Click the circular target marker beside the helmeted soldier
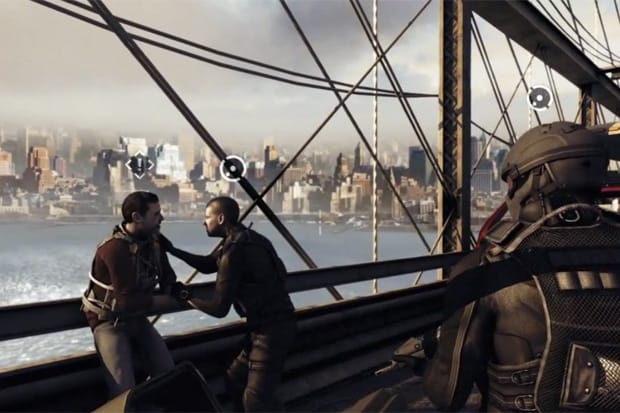 (539, 97)
